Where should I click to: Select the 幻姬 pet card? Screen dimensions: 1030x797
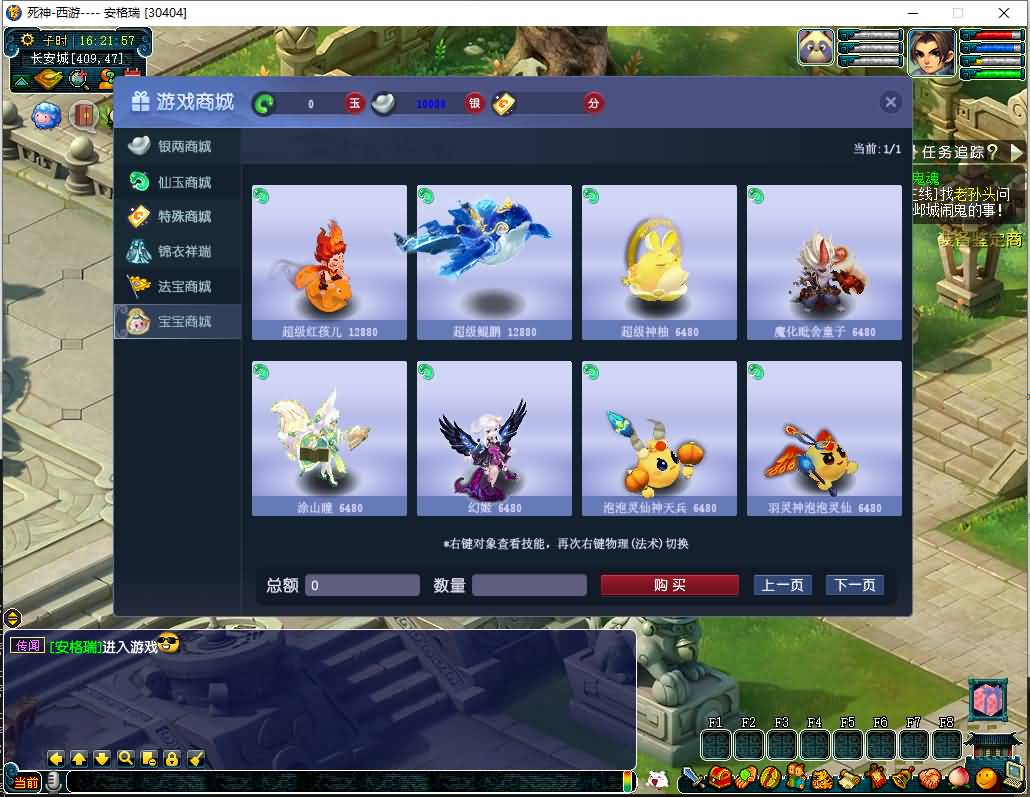click(x=494, y=438)
